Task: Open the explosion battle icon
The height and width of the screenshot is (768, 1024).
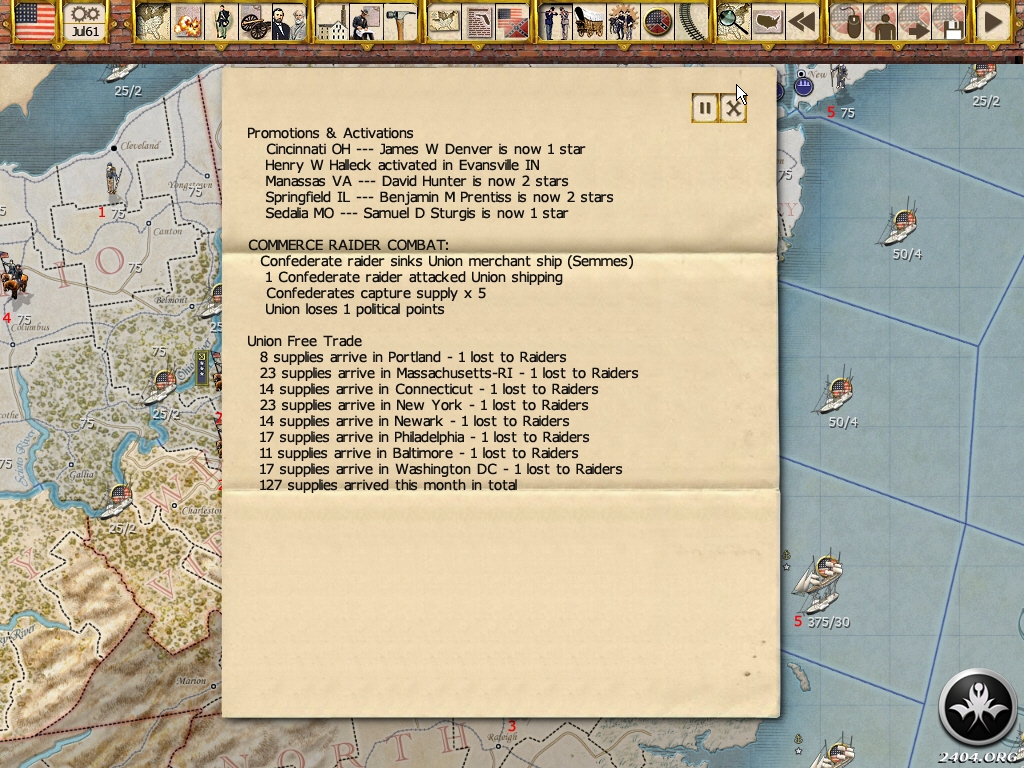Action: (x=188, y=22)
